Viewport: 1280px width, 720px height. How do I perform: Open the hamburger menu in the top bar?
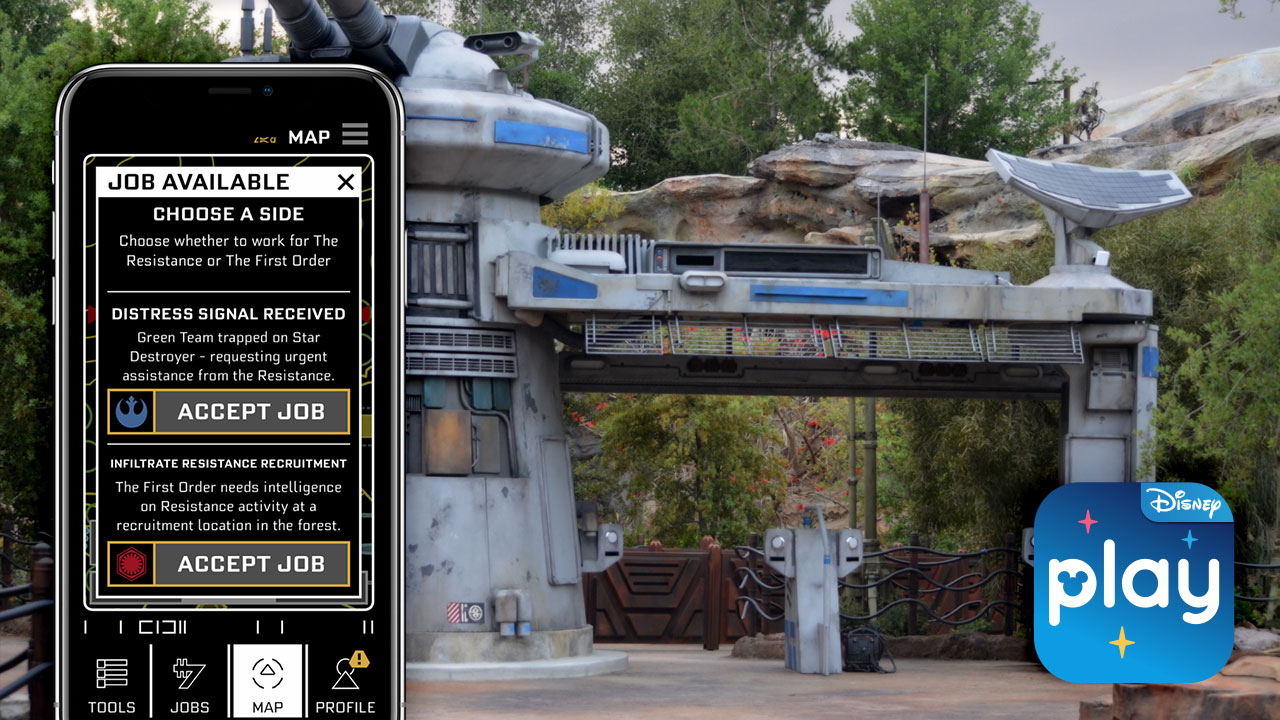pos(355,134)
